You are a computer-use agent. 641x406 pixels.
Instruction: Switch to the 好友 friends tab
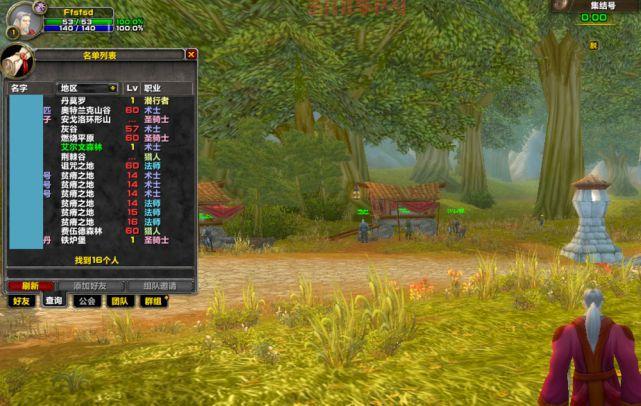coord(21,300)
